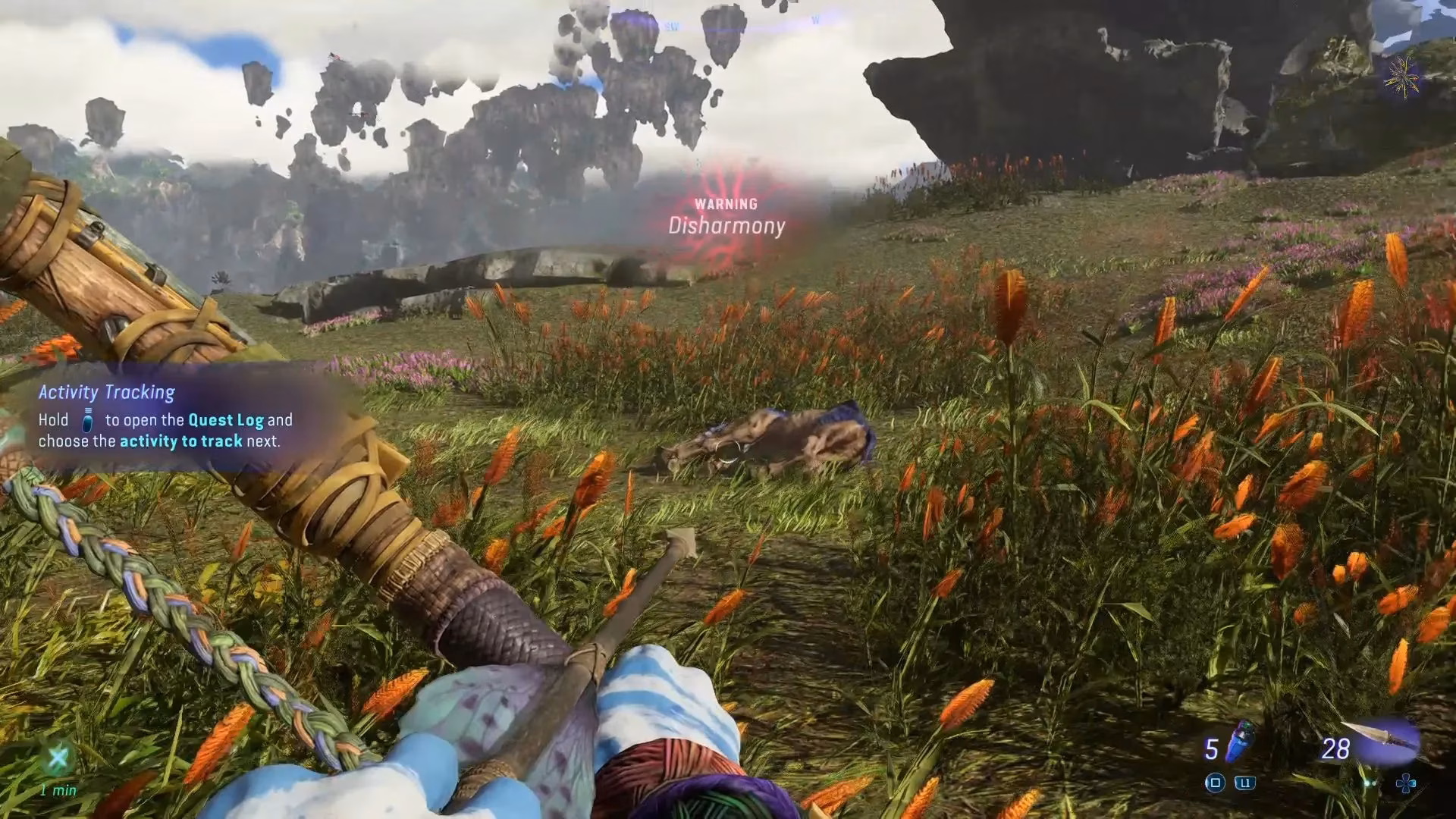Viewport: 1456px width, 819px height.
Task: Toggle the Disharmony warning text
Action: point(726,225)
